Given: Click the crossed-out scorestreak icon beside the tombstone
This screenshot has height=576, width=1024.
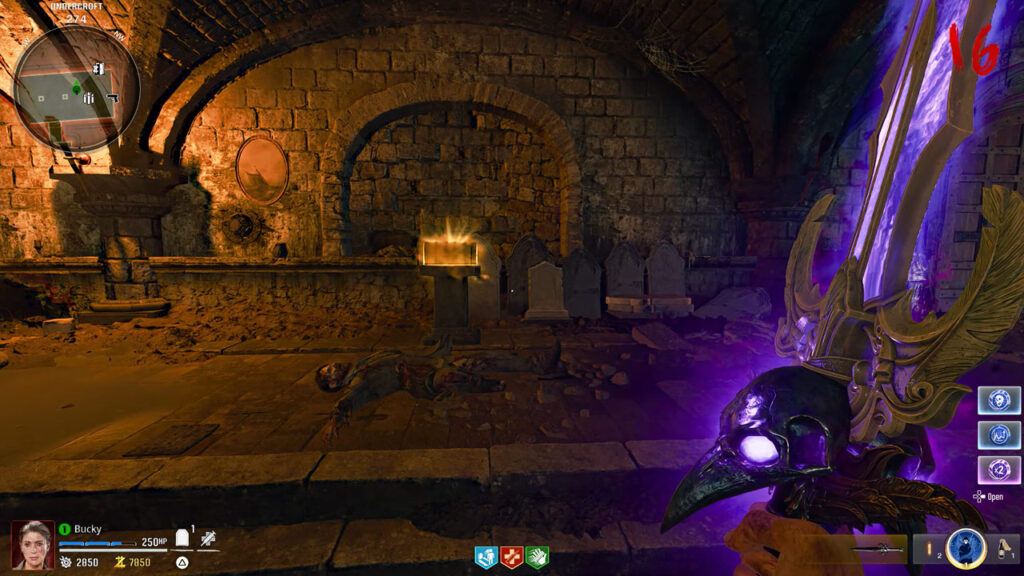Looking at the screenshot, I should coord(208,539).
